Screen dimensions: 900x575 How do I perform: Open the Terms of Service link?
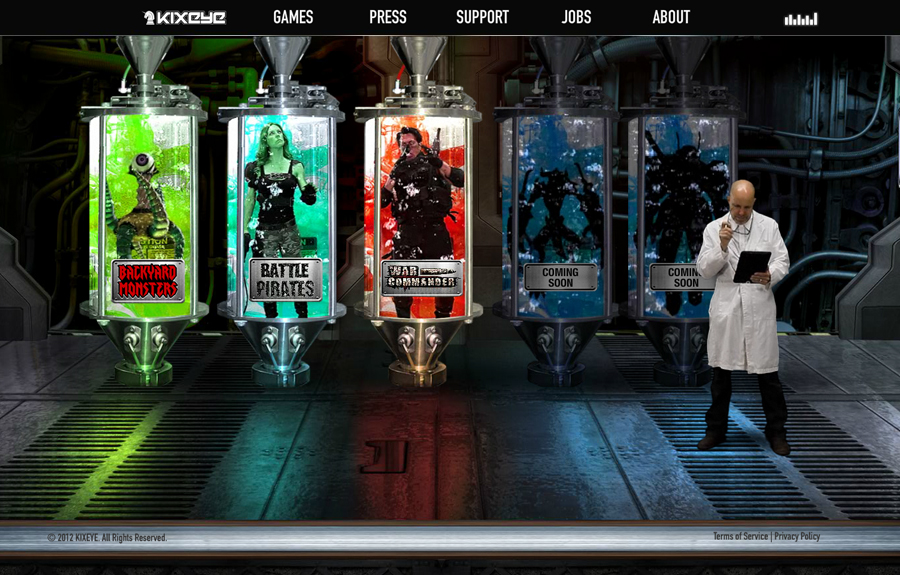click(740, 537)
